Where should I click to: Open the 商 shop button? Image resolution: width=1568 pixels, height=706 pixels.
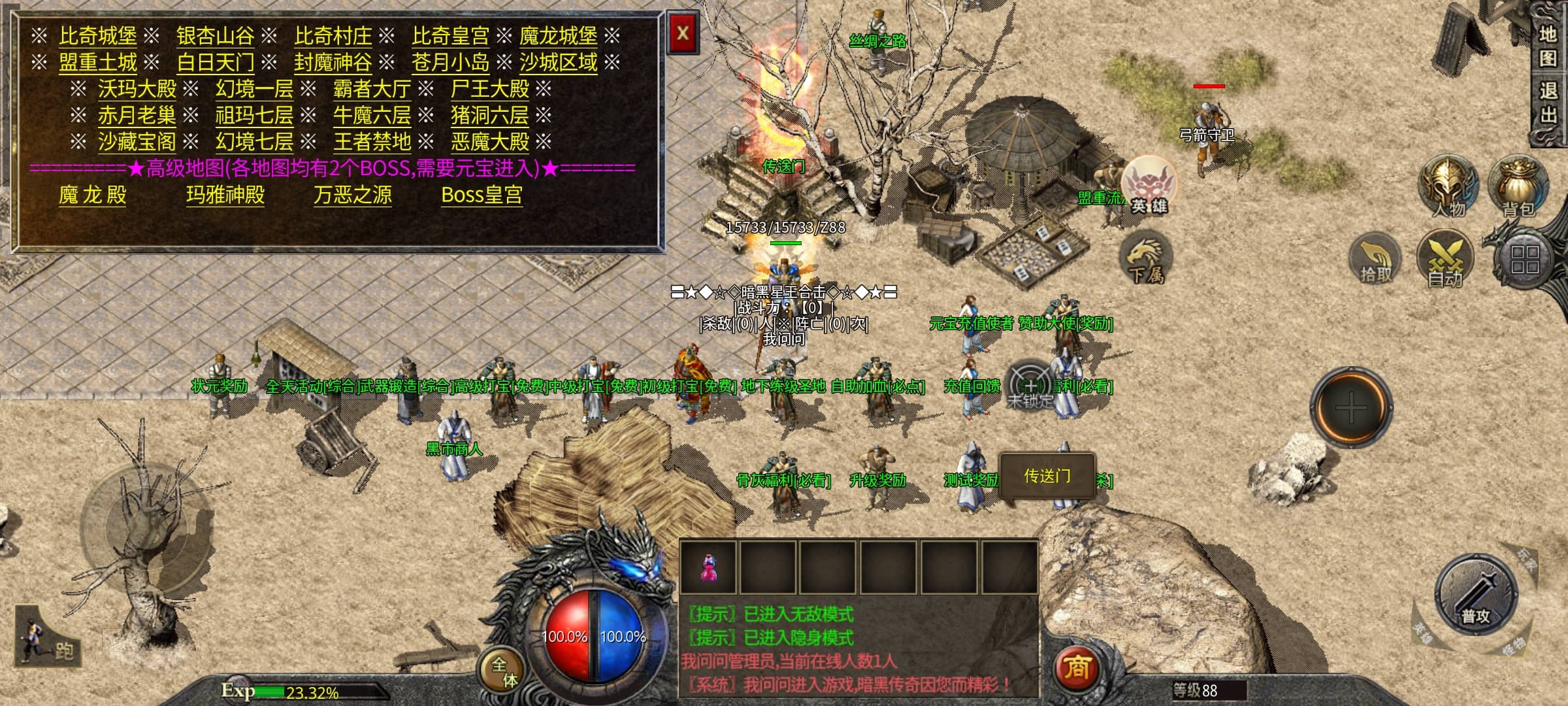[x=1076, y=668]
